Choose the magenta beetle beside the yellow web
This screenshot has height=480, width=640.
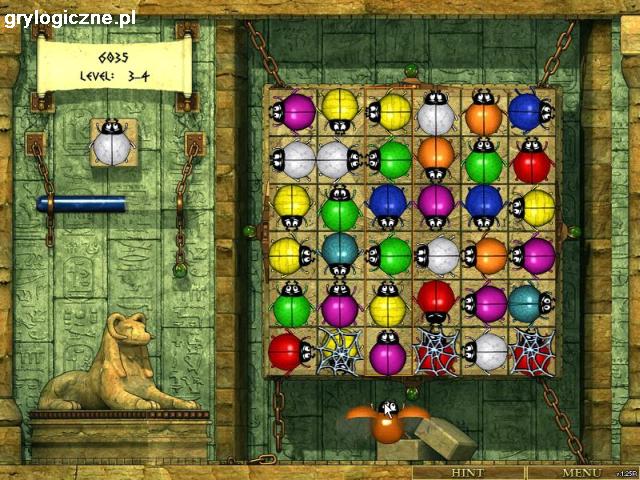pyautogui.click(x=387, y=352)
